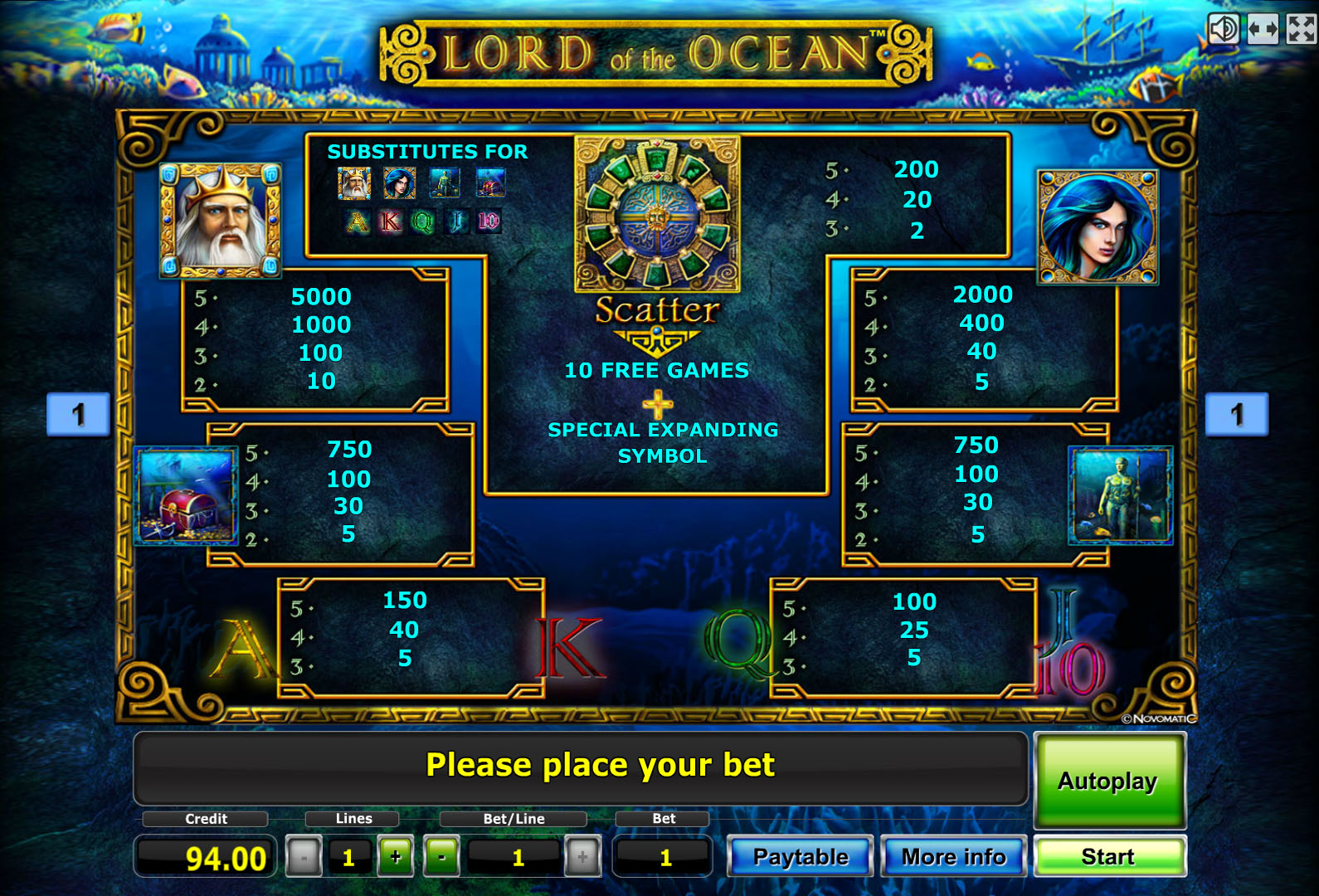Screen dimensions: 1319x896
Task: Show More info about the game
Action: pos(954,856)
